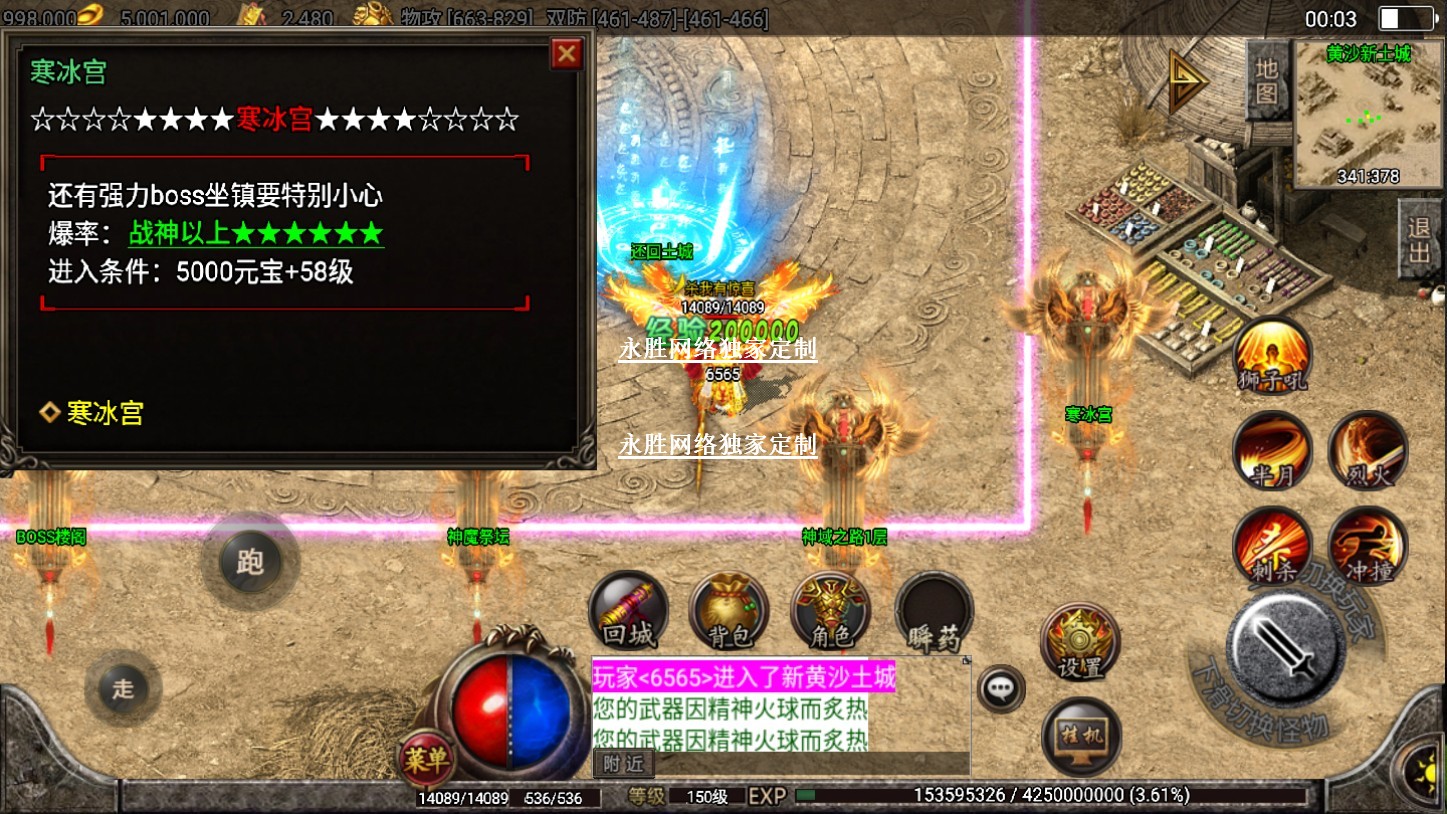Image resolution: width=1447 pixels, height=814 pixels.
Task: Activate the 冲撞 skill
Action: tap(1367, 546)
